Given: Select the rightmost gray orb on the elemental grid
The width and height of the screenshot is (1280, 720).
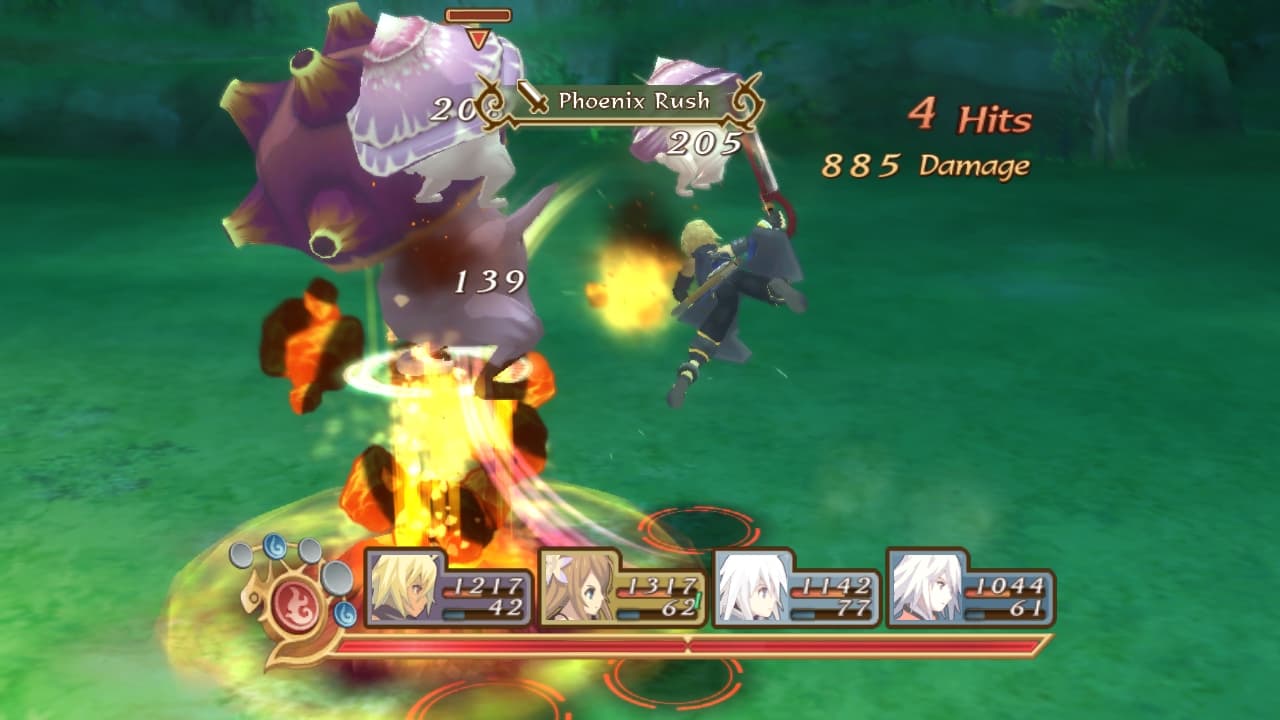Looking at the screenshot, I should tap(336, 580).
